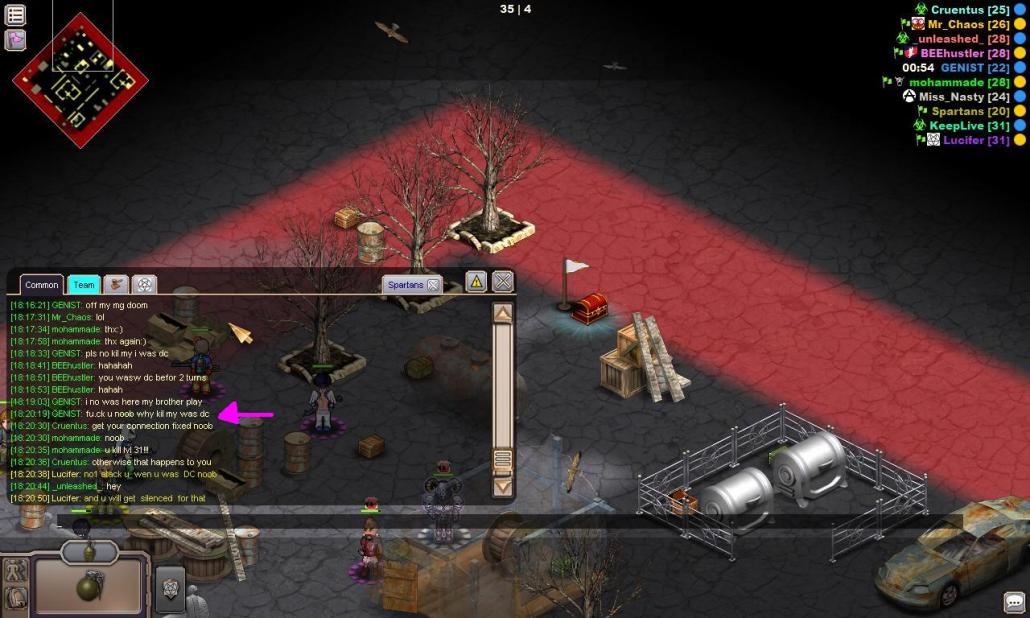Viewport: 1030px width, 618px height.
Task: Click the pink flag button
Action: [x=15, y=40]
